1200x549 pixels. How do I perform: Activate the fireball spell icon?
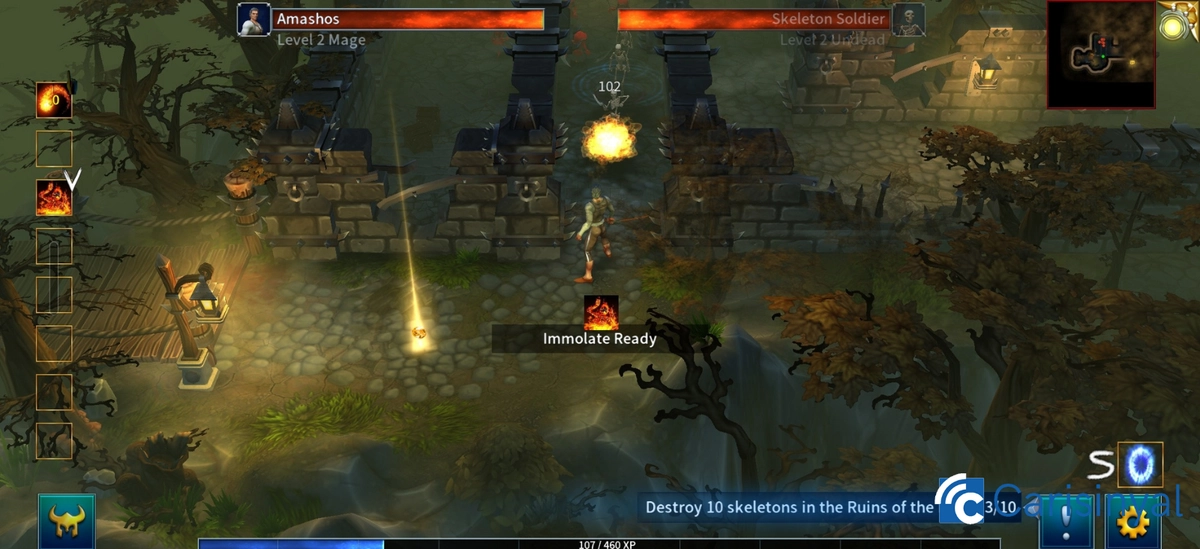coord(54,100)
